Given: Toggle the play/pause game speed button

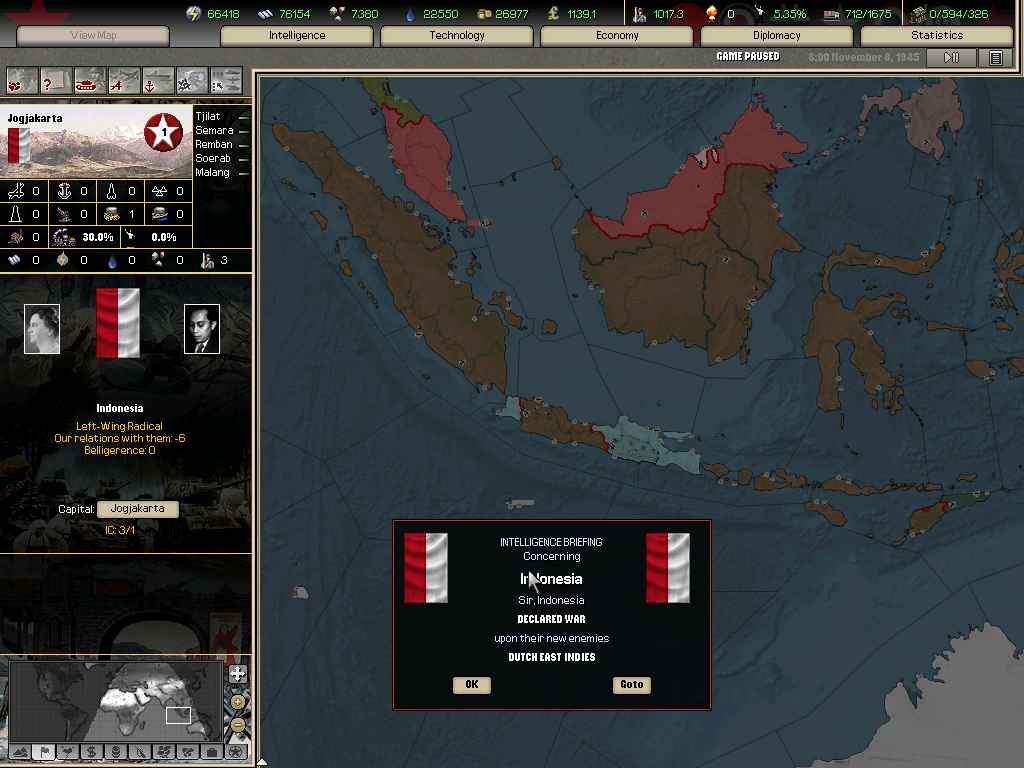Looking at the screenshot, I should tap(951, 58).
